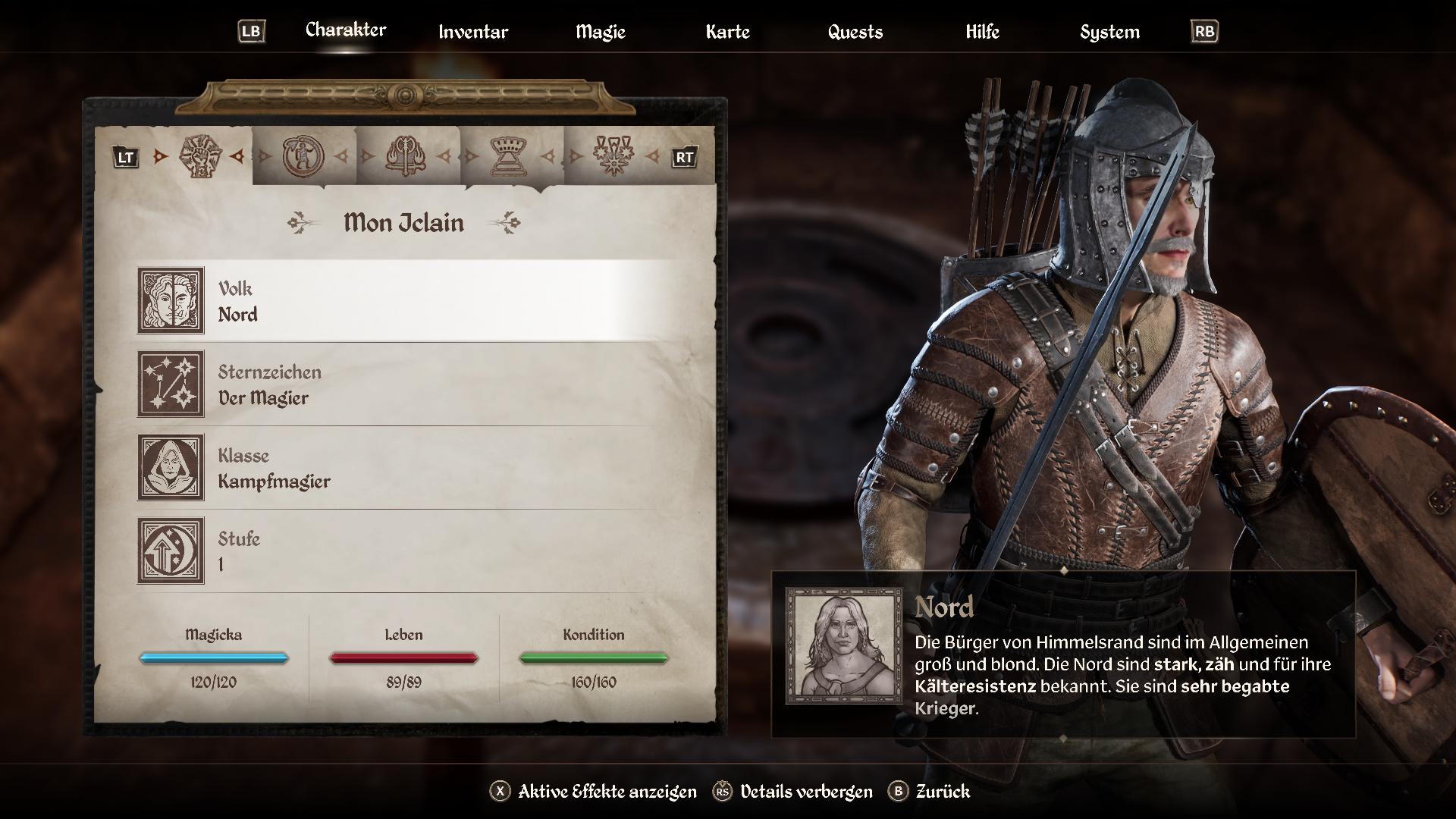Open the System tab
Screen dimensions: 1456x819
pyautogui.click(x=1109, y=32)
